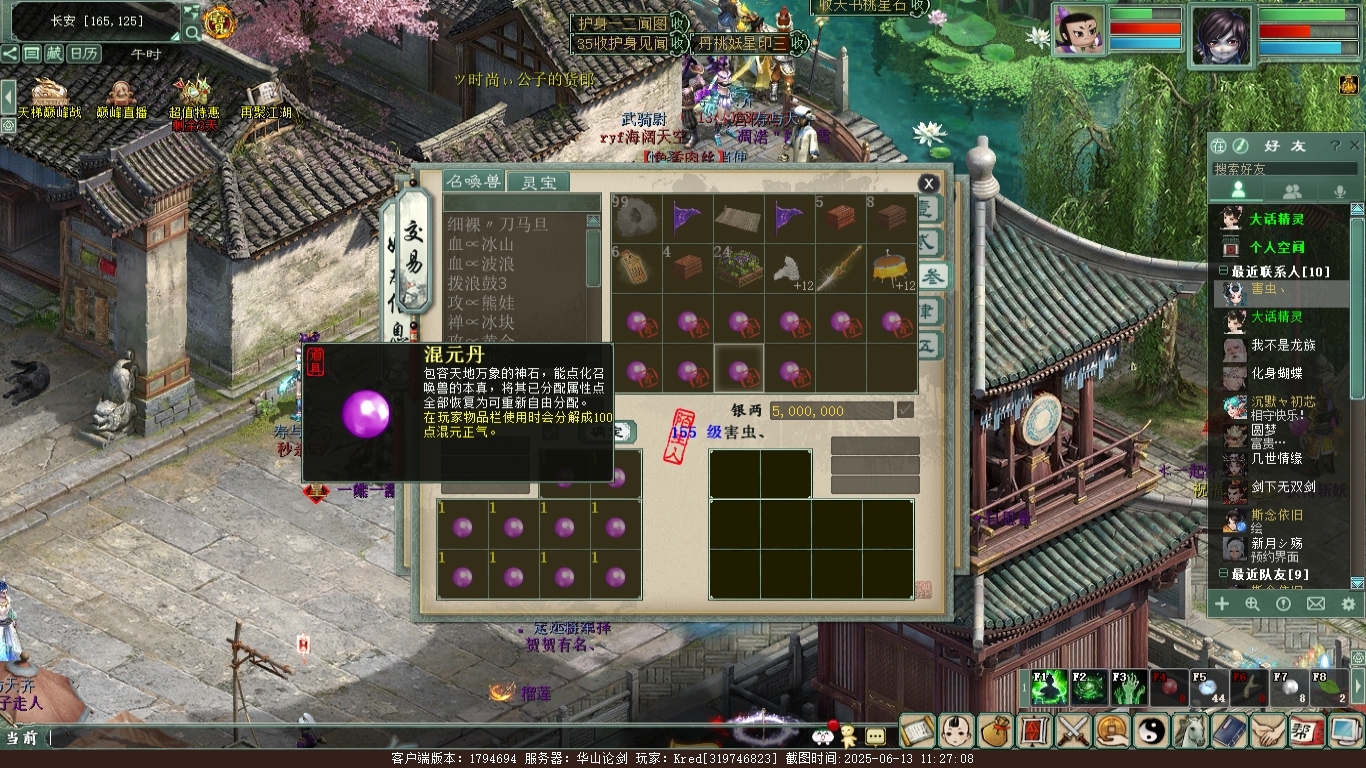Screen dimensions: 1366x768
Task: Open the white horse mount menu
Action: click(1190, 731)
